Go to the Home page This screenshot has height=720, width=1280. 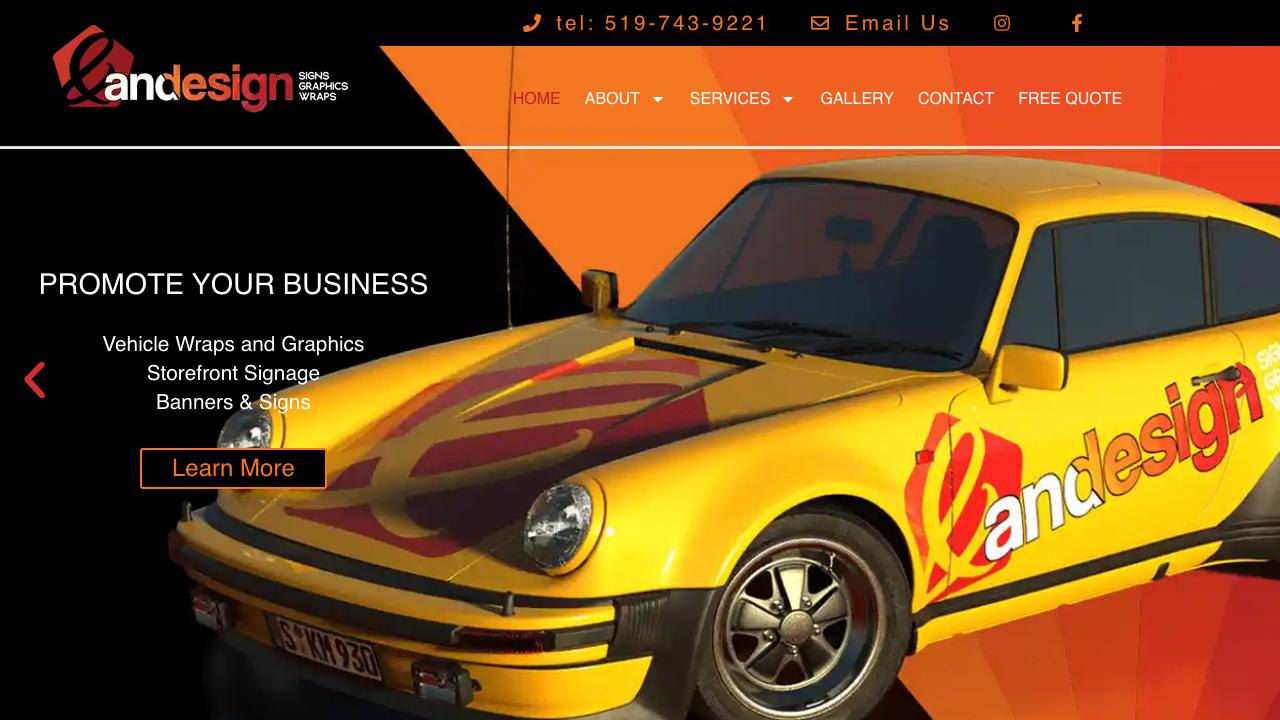tap(536, 98)
